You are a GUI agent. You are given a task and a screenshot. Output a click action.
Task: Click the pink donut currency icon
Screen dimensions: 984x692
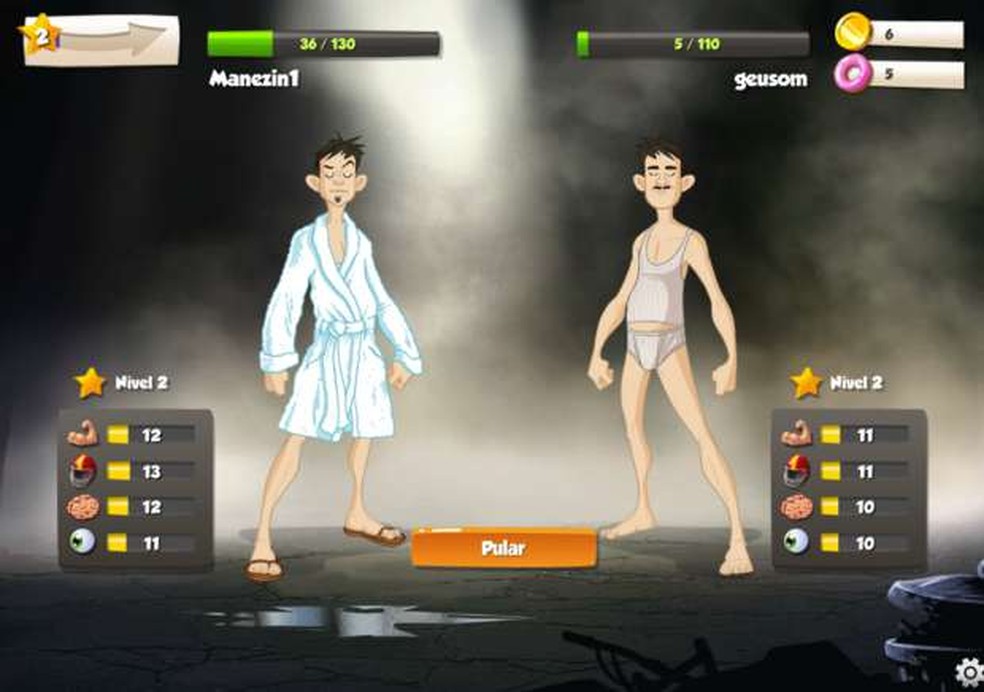[x=853, y=73]
